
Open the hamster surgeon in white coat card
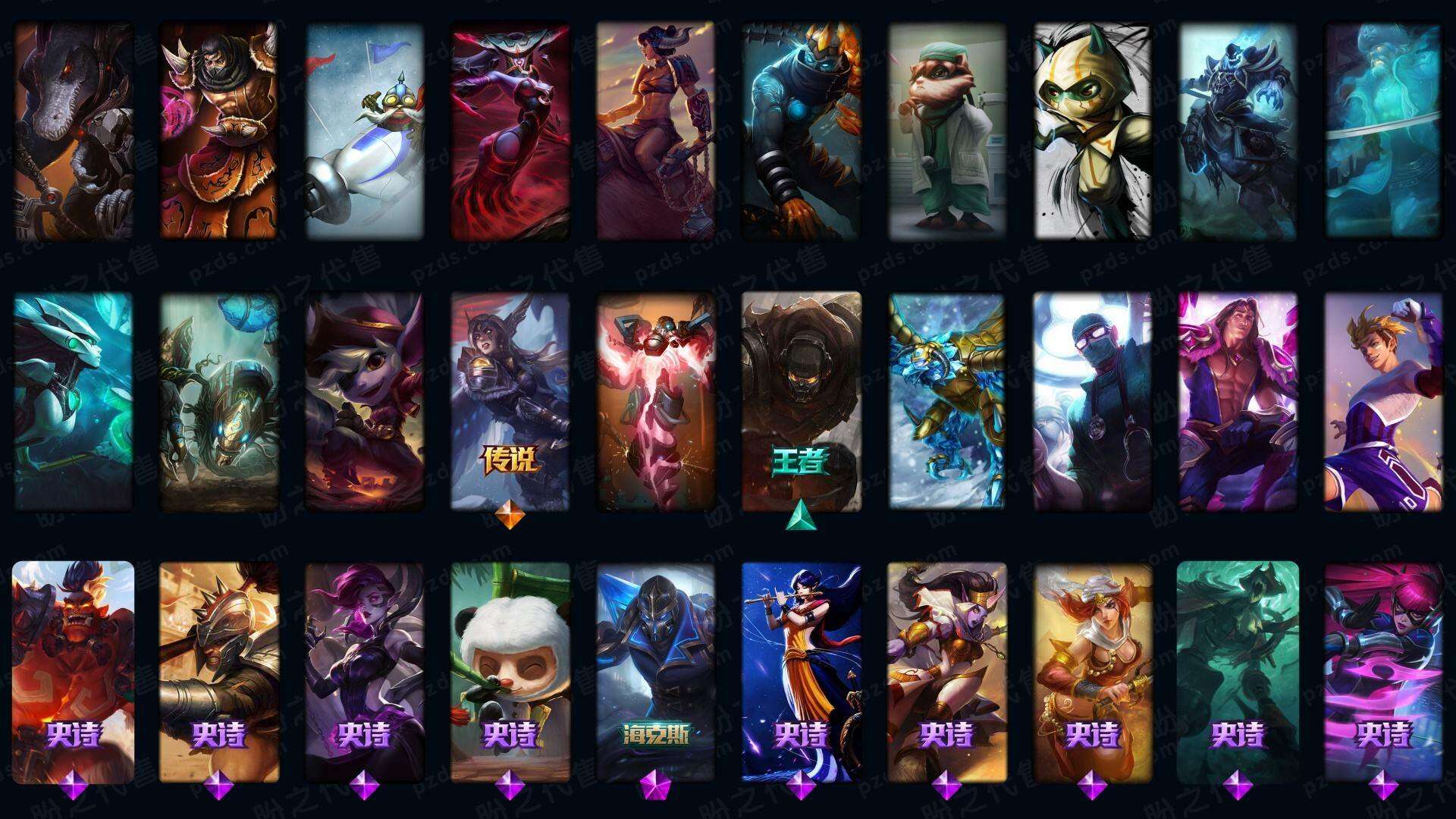(x=947, y=133)
